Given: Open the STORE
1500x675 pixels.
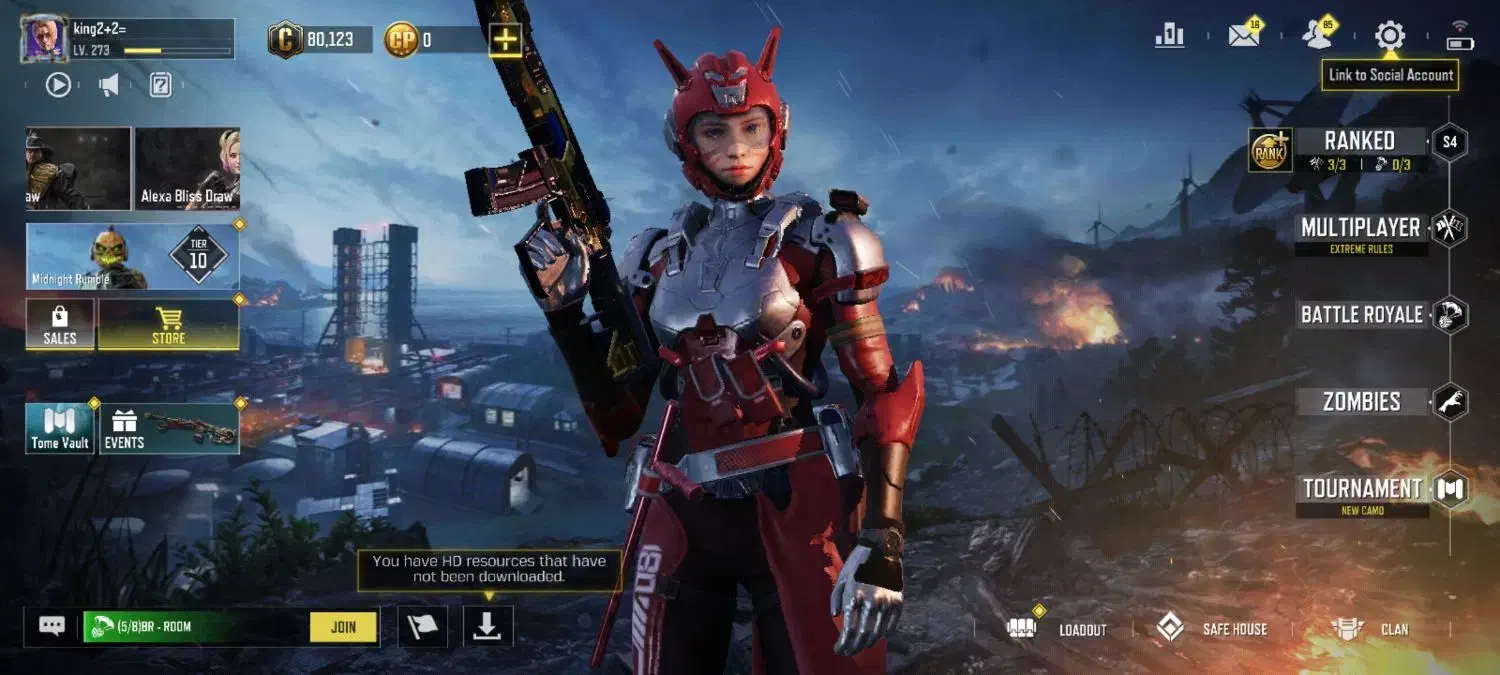Looking at the screenshot, I should 168,325.
